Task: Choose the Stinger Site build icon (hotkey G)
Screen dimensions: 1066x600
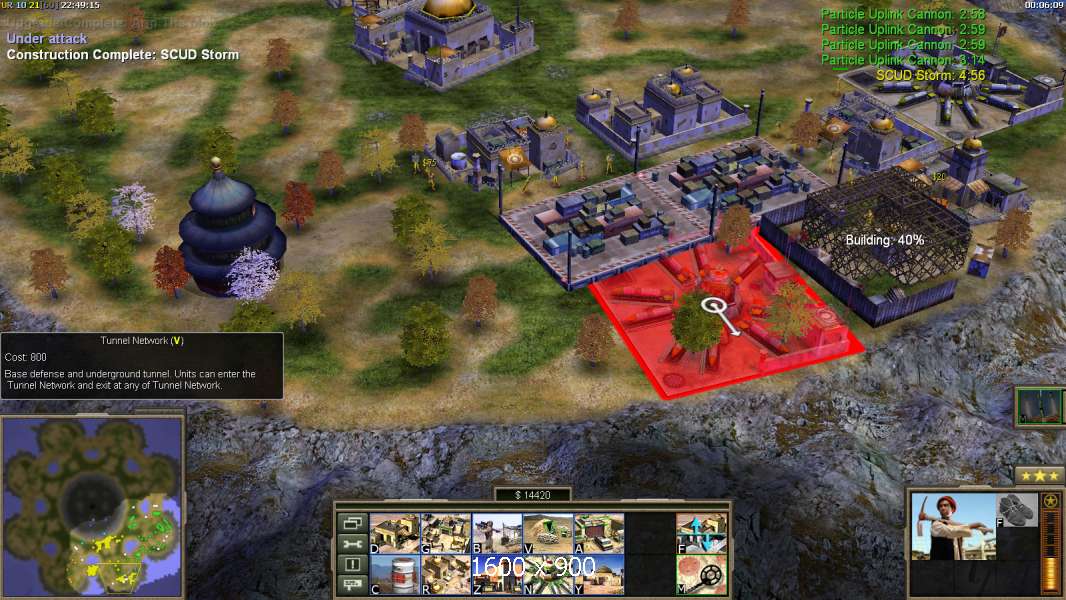Action: tap(446, 533)
